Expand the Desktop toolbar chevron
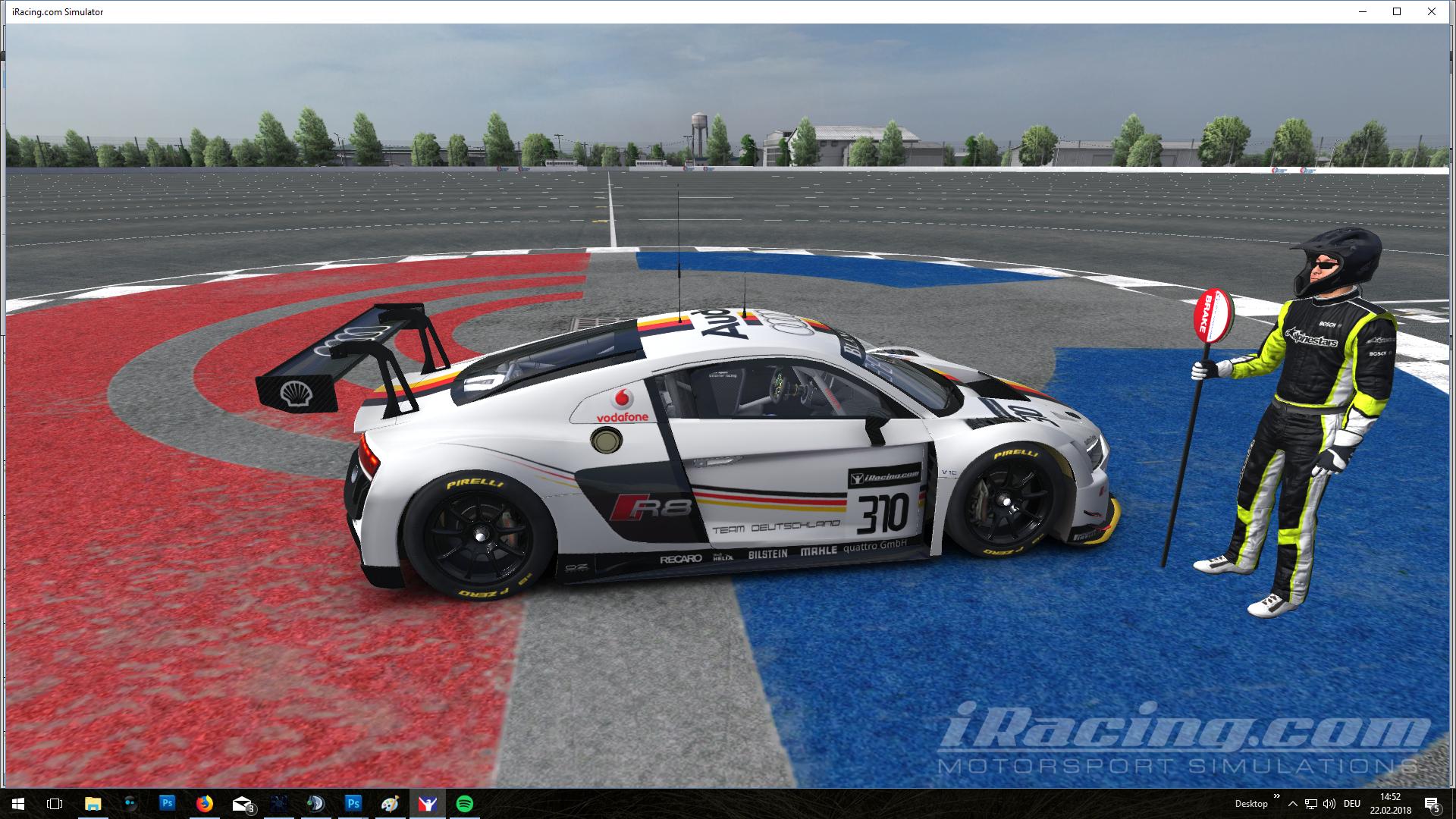 (1276, 796)
